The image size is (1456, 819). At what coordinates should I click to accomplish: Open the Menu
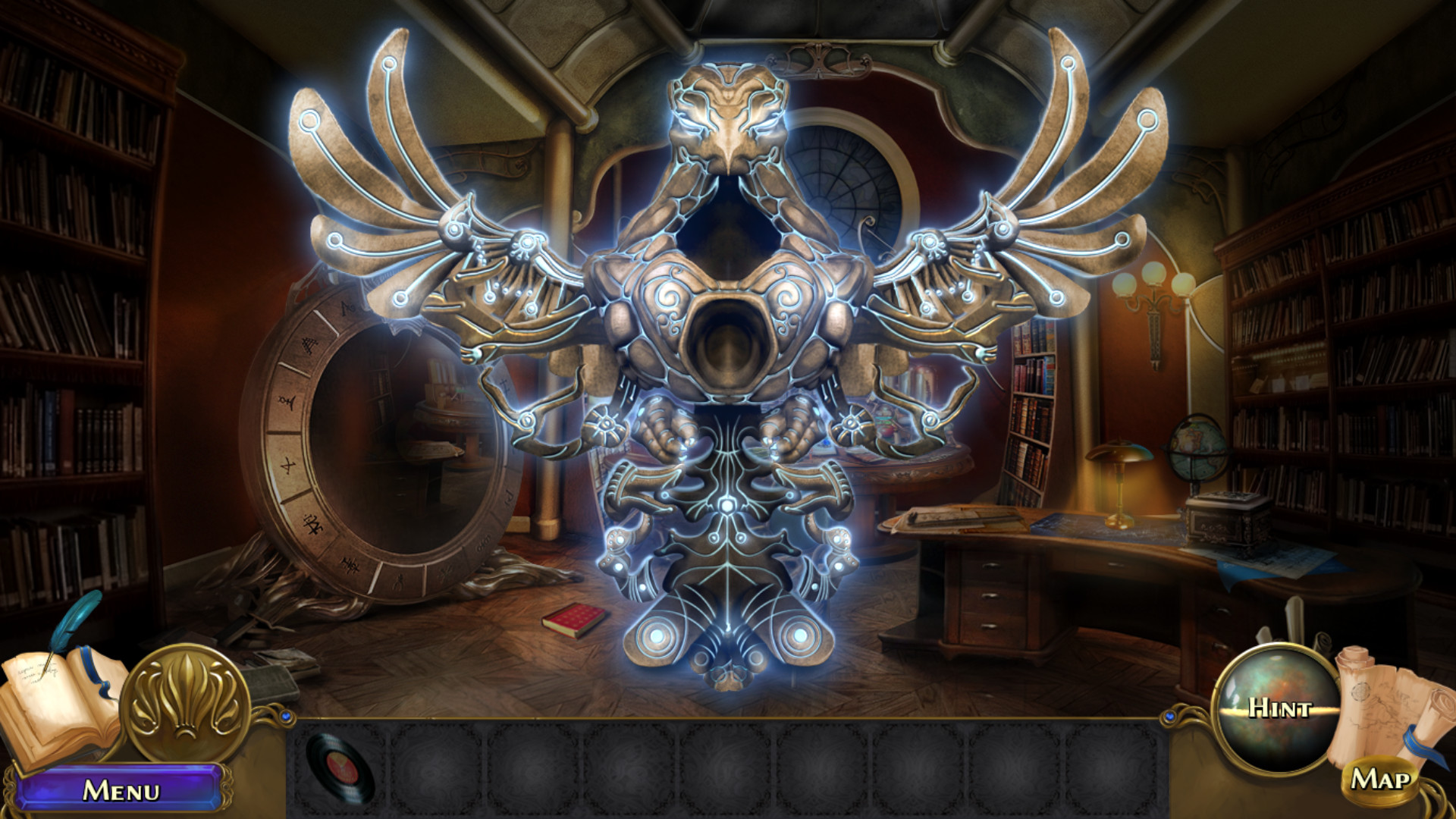(121, 789)
